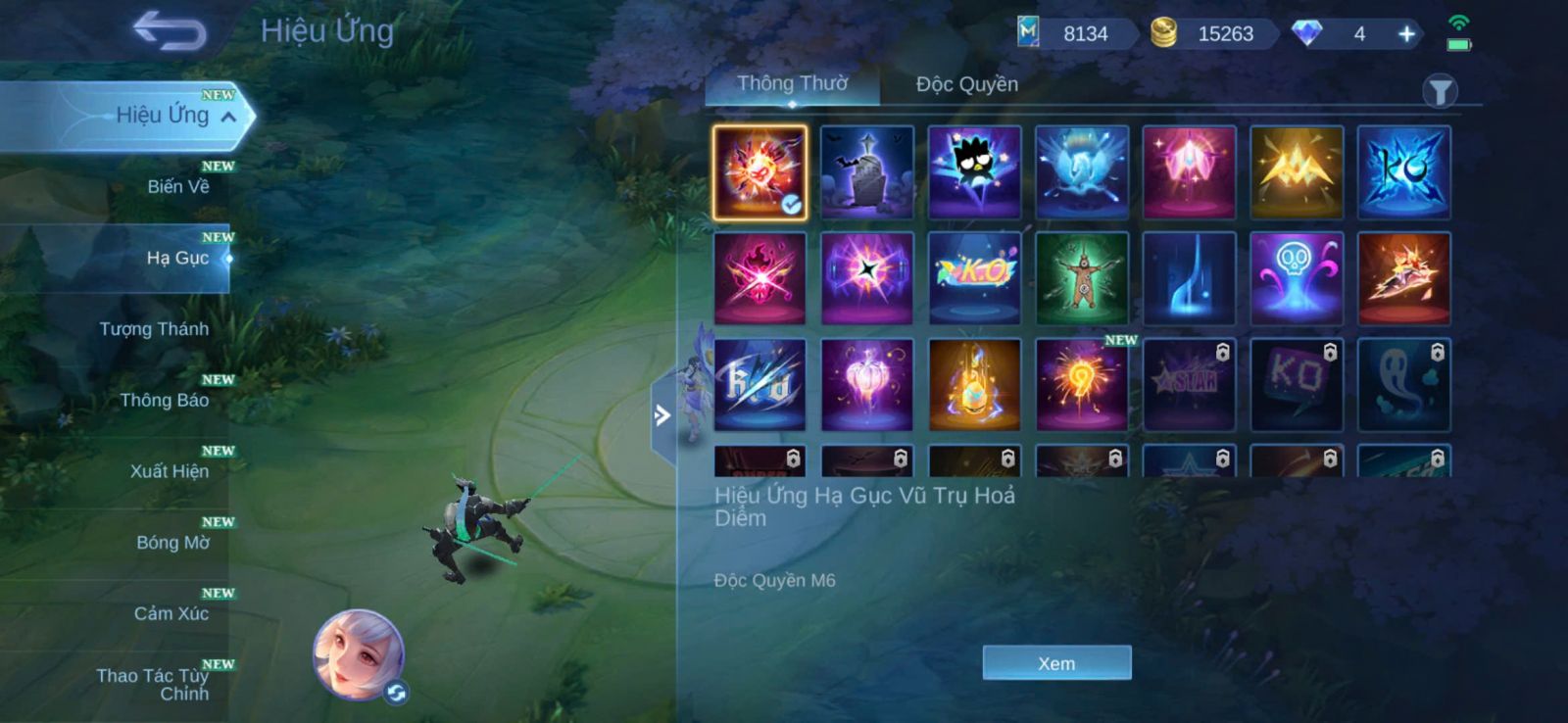
Task: Select the tombstone elimination effect
Action: click(x=866, y=172)
